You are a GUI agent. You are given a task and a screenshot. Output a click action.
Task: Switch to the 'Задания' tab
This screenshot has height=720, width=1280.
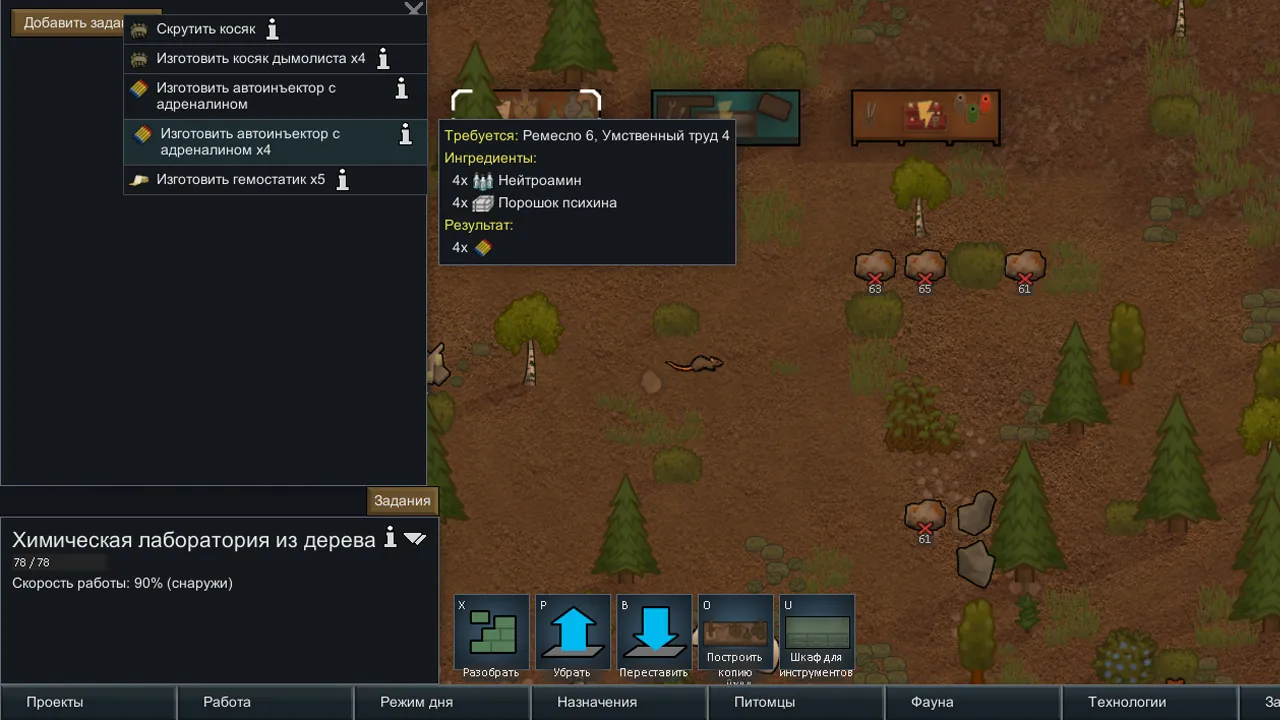tap(402, 501)
